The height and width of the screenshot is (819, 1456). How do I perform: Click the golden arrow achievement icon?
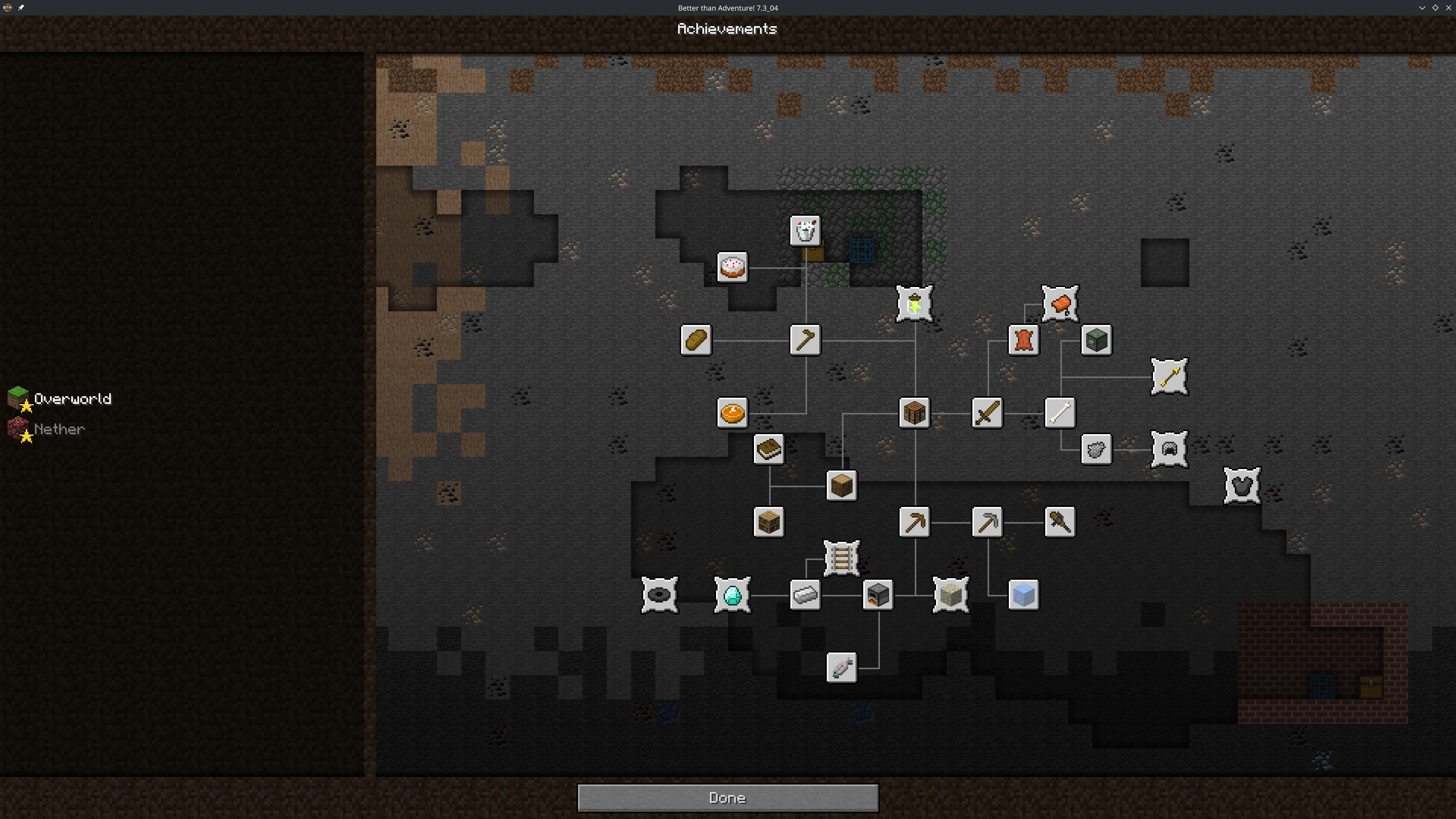pos(1169,377)
